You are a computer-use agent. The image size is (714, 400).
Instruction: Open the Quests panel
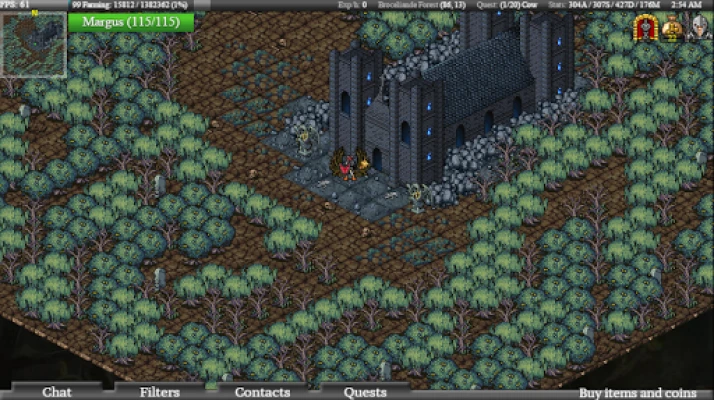pyautogui.click(x=365, y=392)
